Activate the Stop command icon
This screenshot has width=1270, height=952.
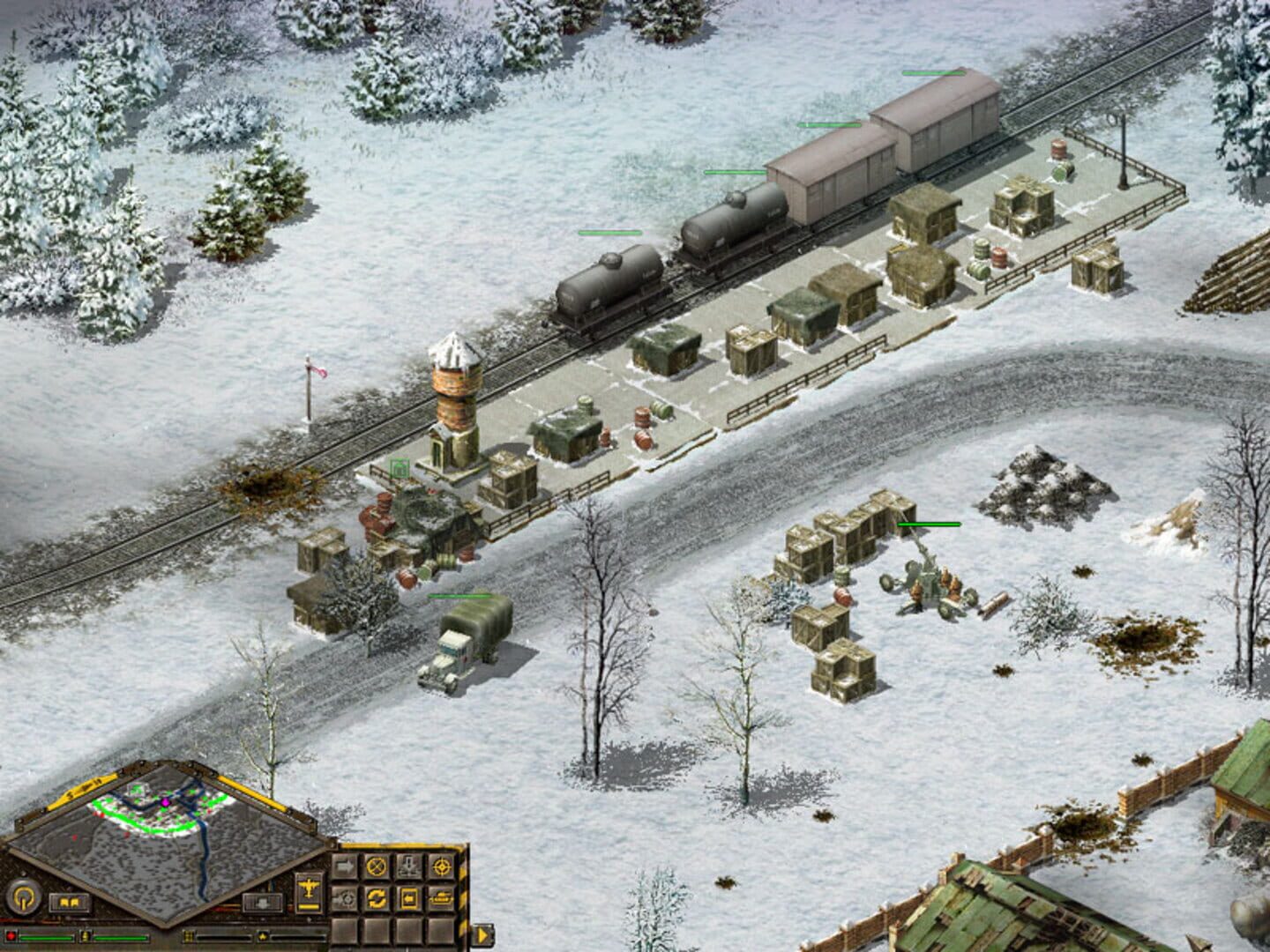pos(376,866)
